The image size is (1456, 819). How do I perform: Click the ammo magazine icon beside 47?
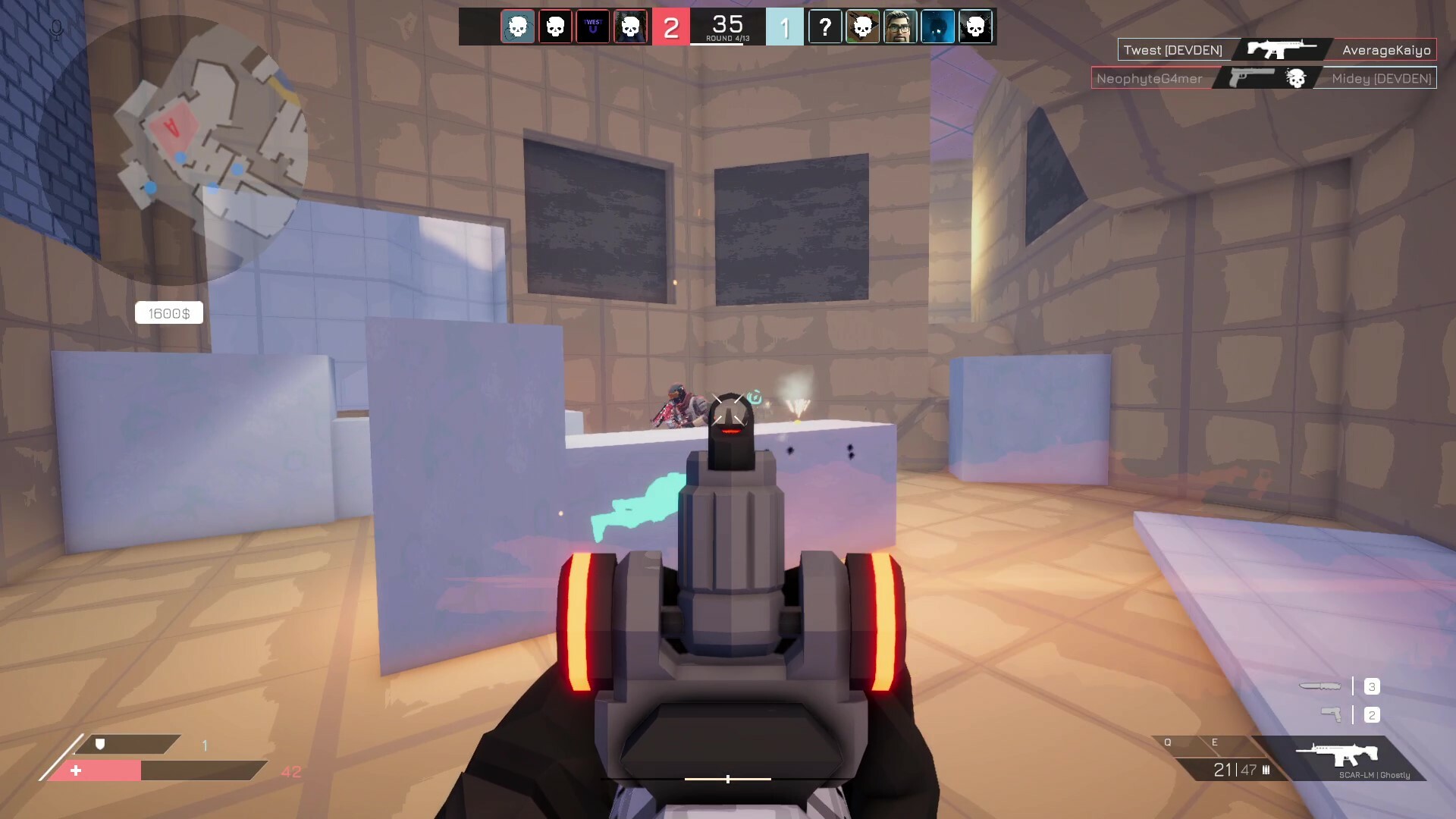pos(1266,771)
